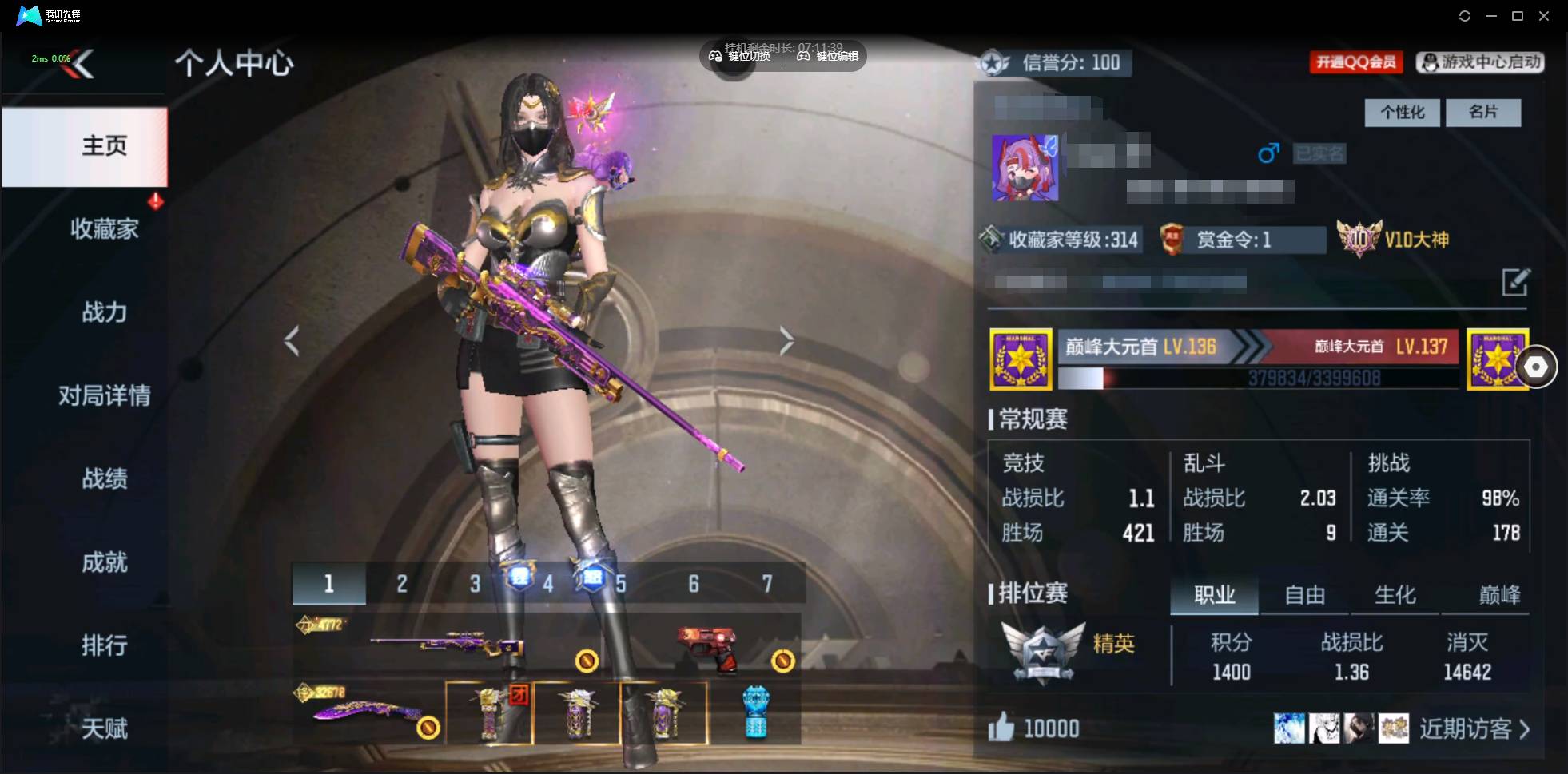Viewport: 1568px width, 774px height.
Task: Switch ranked stats to 巅峰 tab
Action: pos(1499,595)
